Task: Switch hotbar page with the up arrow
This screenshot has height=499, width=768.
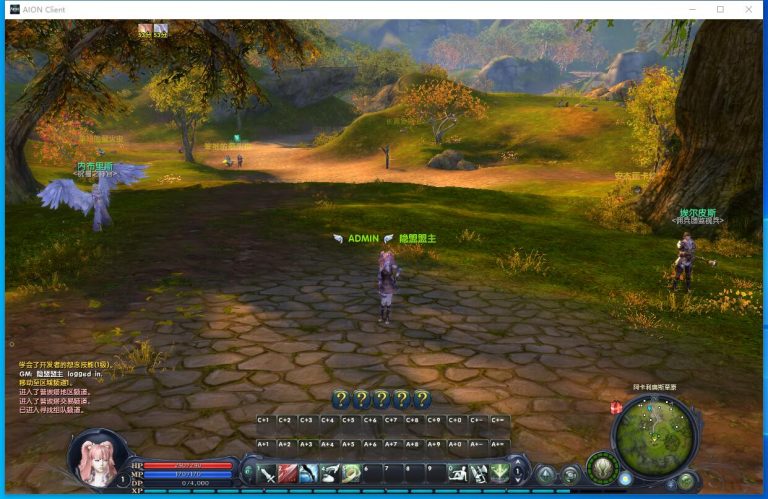Action: pyautogui.click(x=518, y=463)
